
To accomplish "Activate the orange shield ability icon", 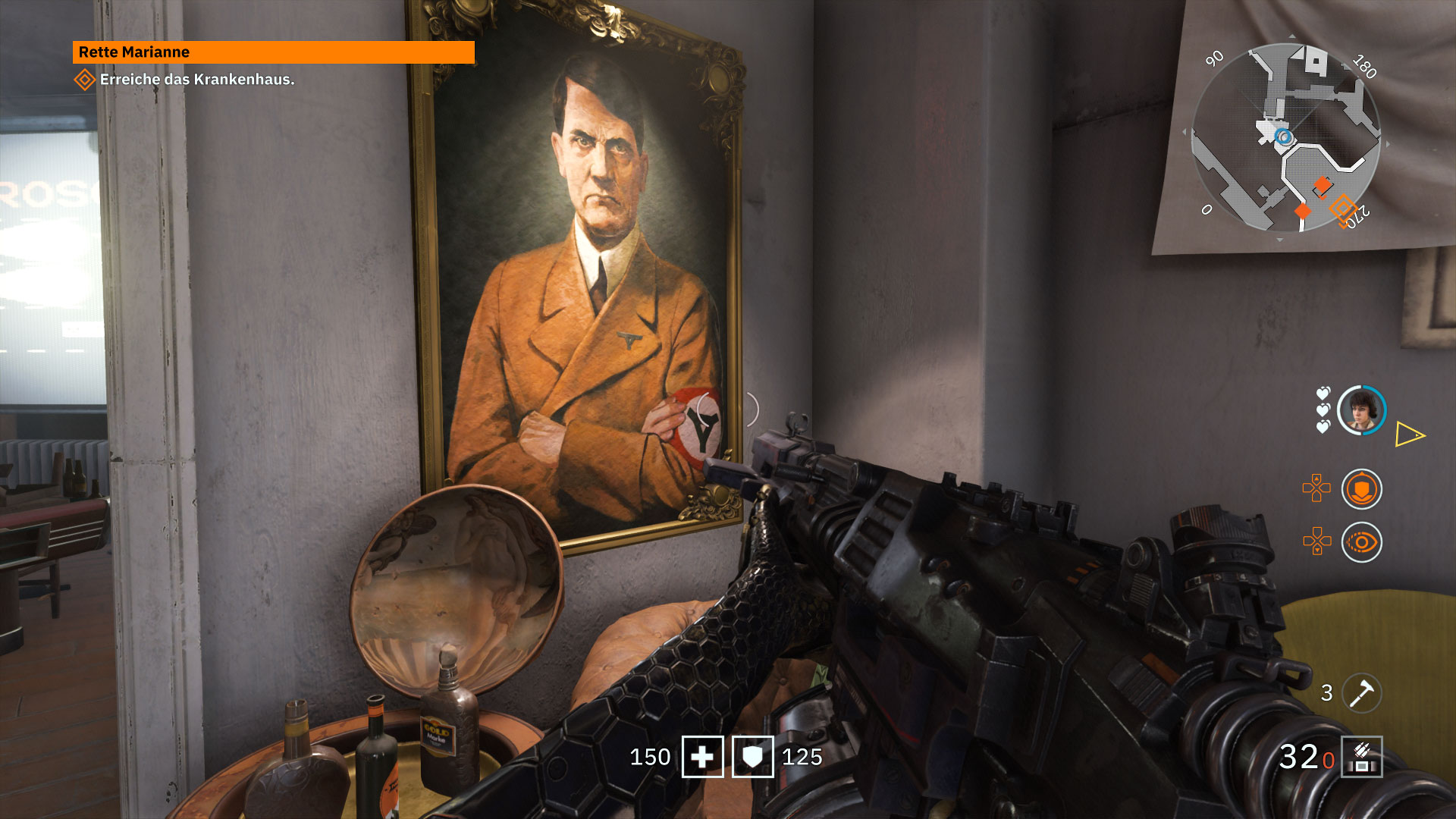I will point(1361,489).
